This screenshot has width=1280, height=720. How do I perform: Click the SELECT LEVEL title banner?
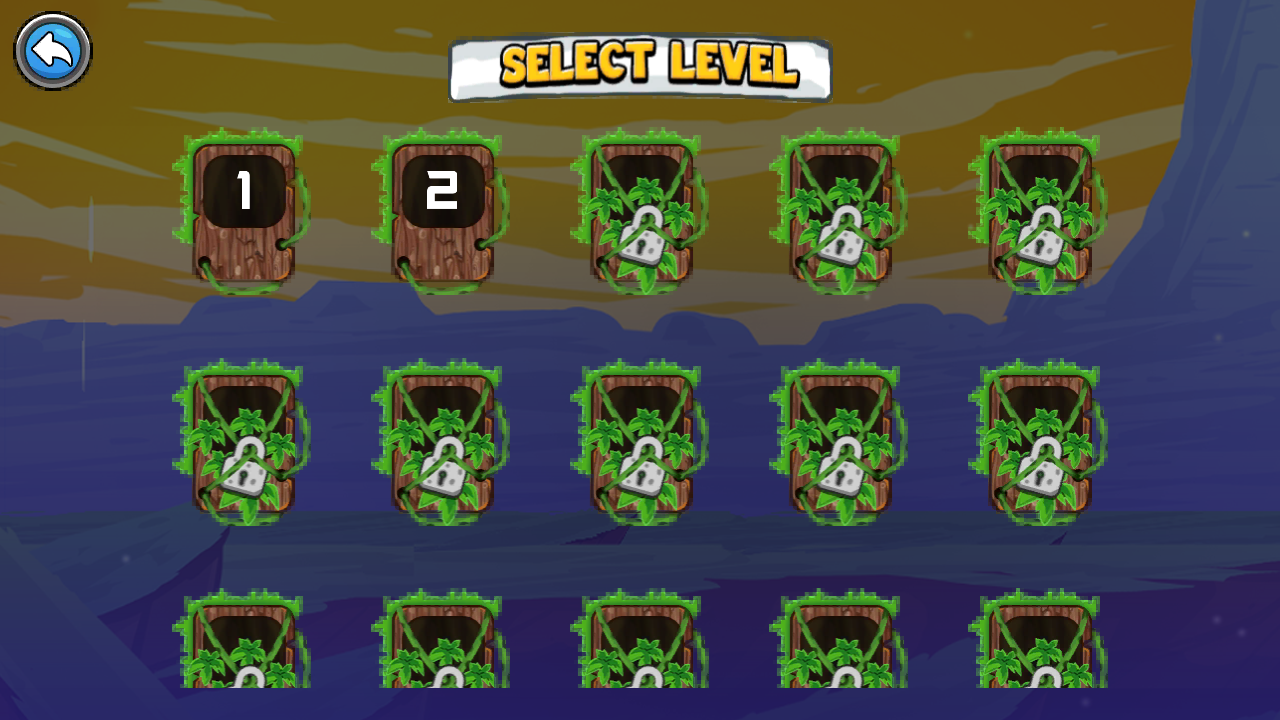click(x=640, y=65)
